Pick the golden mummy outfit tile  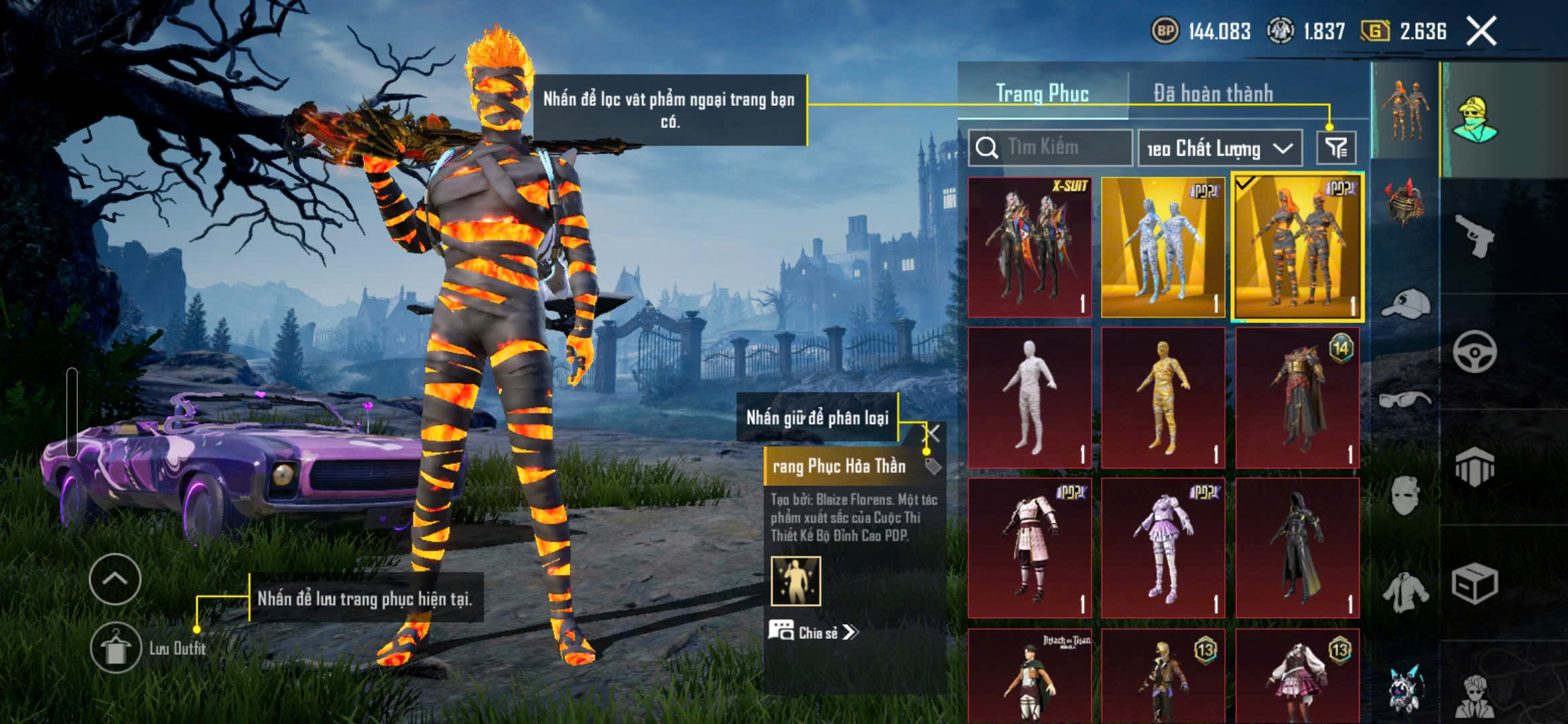pos(1163,398)
